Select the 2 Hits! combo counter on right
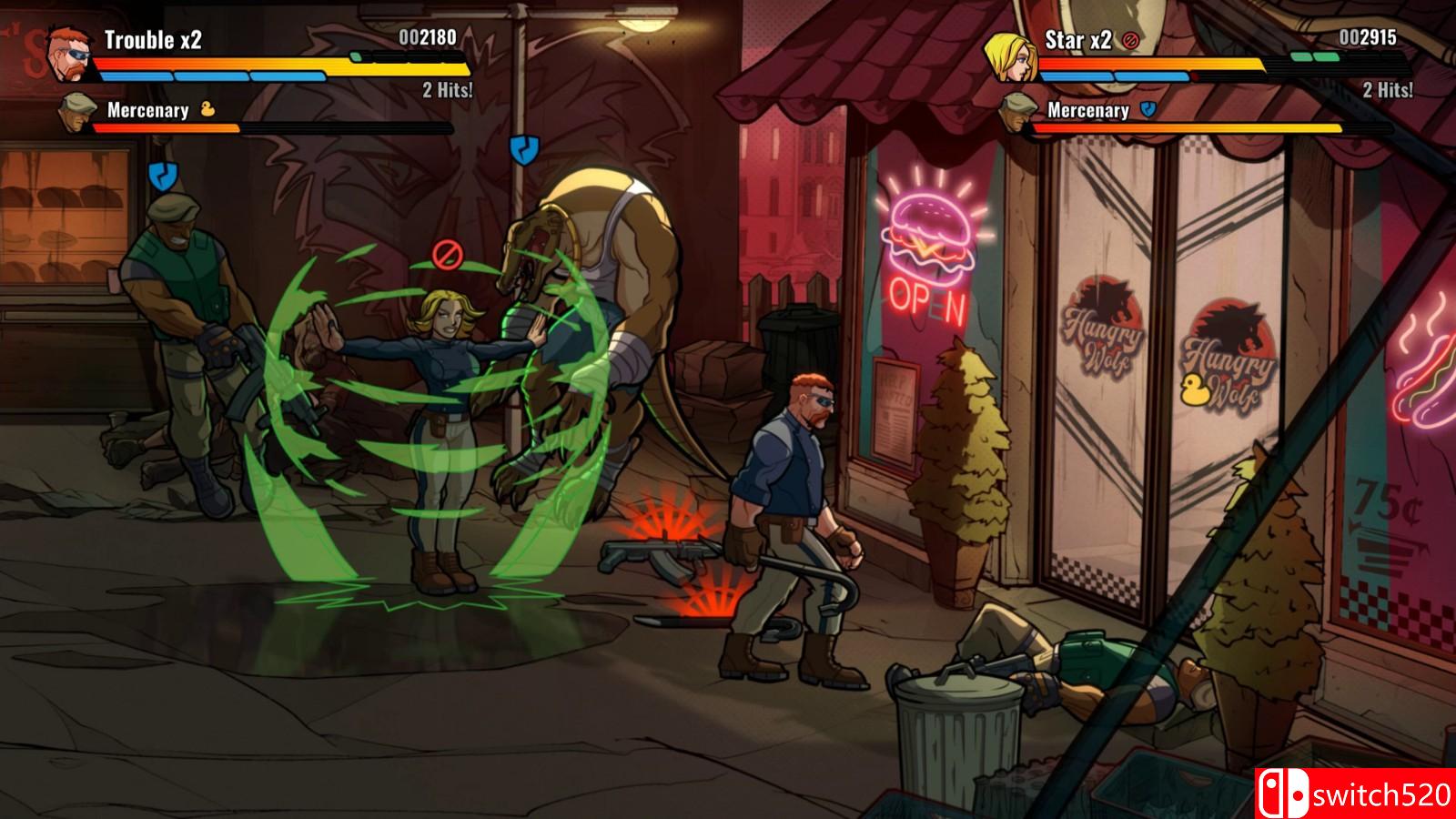The image size is (1456, 819). 1387,90
